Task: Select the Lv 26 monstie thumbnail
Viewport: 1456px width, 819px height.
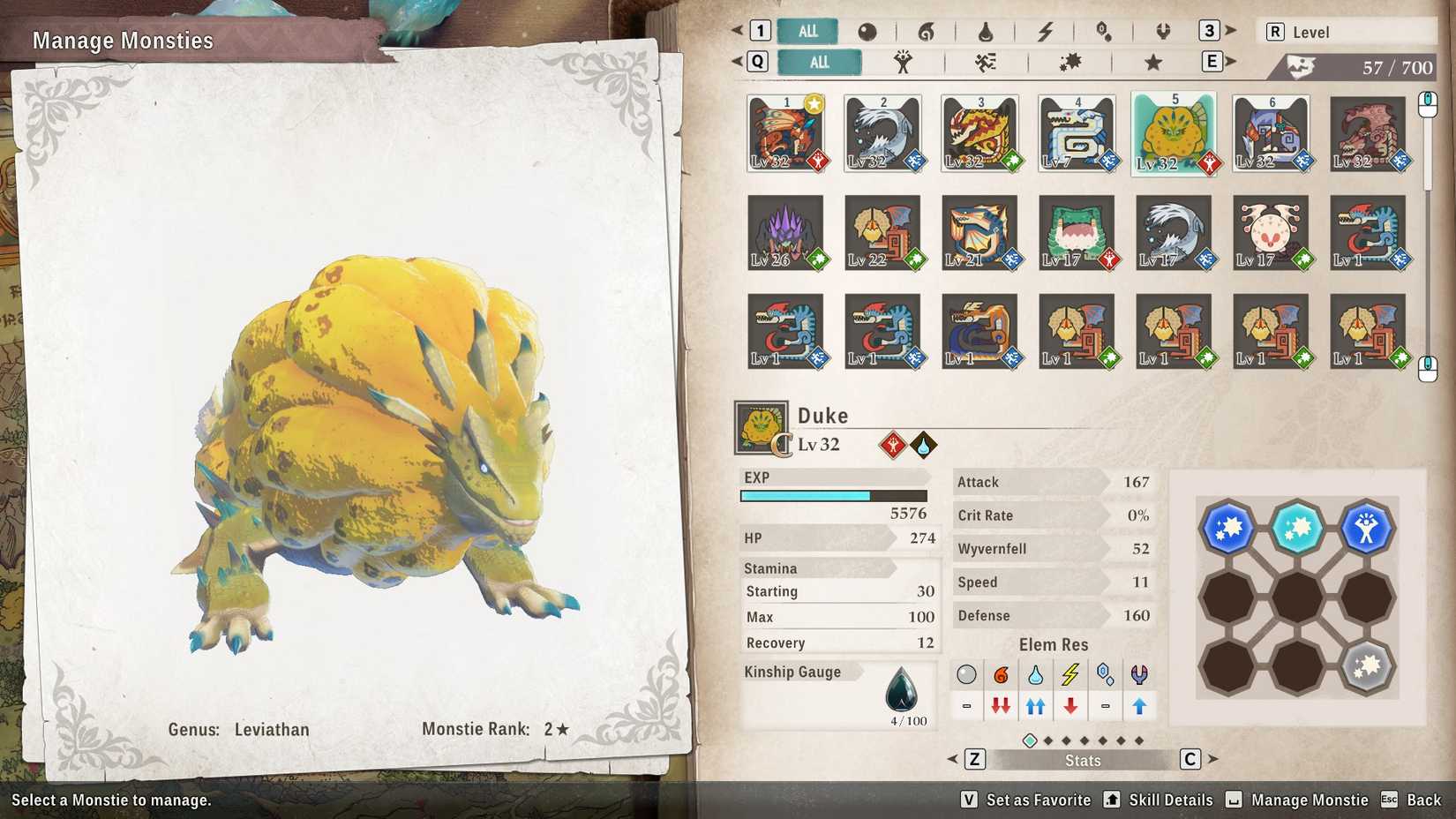Action: (x=785, y=232)
